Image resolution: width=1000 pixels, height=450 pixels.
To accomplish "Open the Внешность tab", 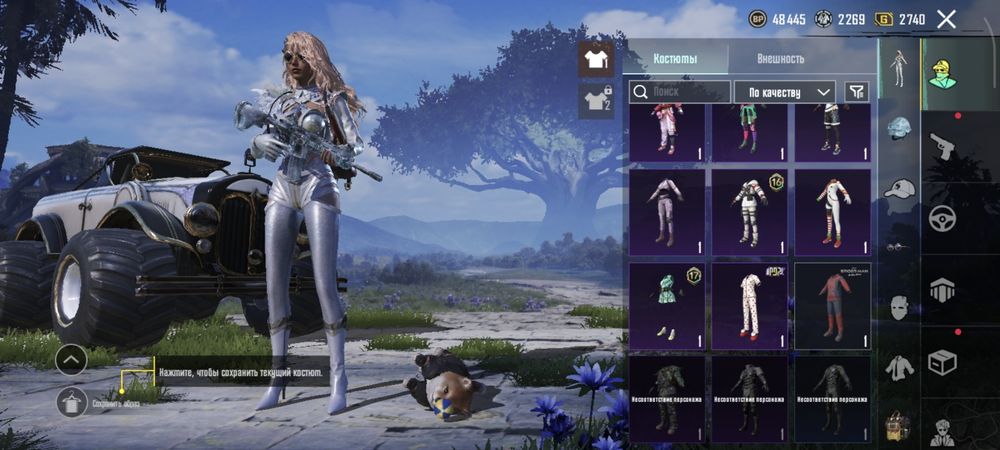I will [780, 58].
